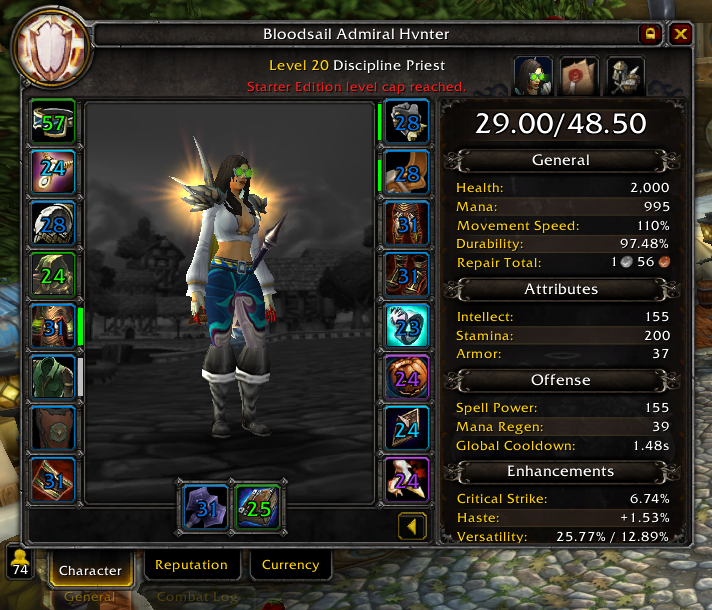Switch to the Reputation tab
712x610 pixels.
tap(191, 565)
